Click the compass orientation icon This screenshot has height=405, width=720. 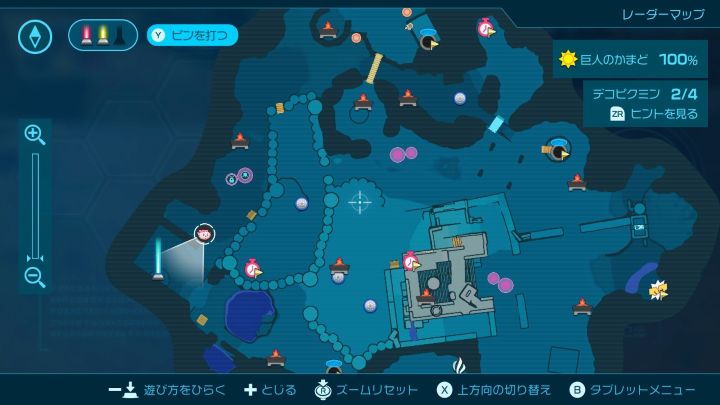click(35, 37)
